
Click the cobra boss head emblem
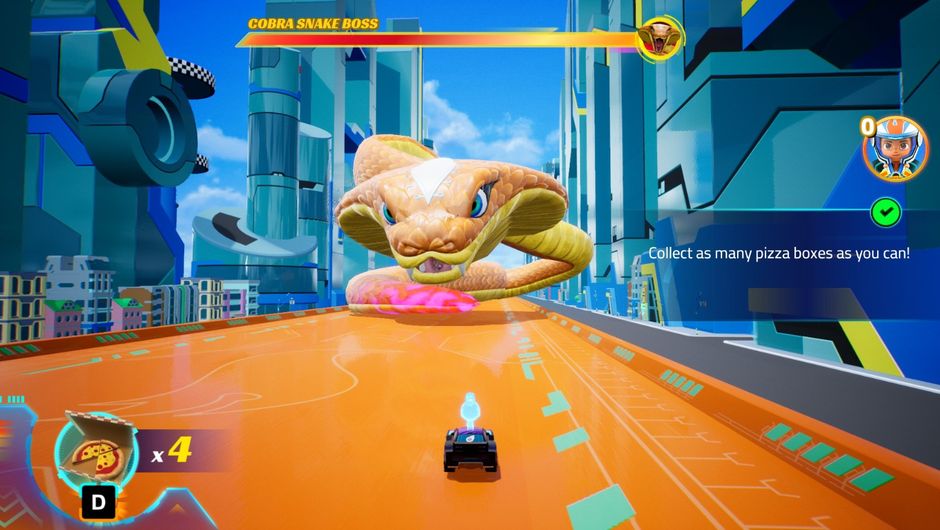pos(661,39)
